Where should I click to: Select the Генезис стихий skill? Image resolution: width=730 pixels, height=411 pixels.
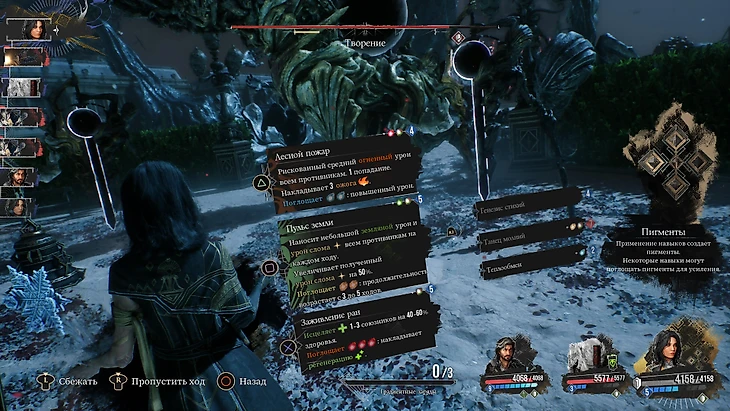coord(523,204)
